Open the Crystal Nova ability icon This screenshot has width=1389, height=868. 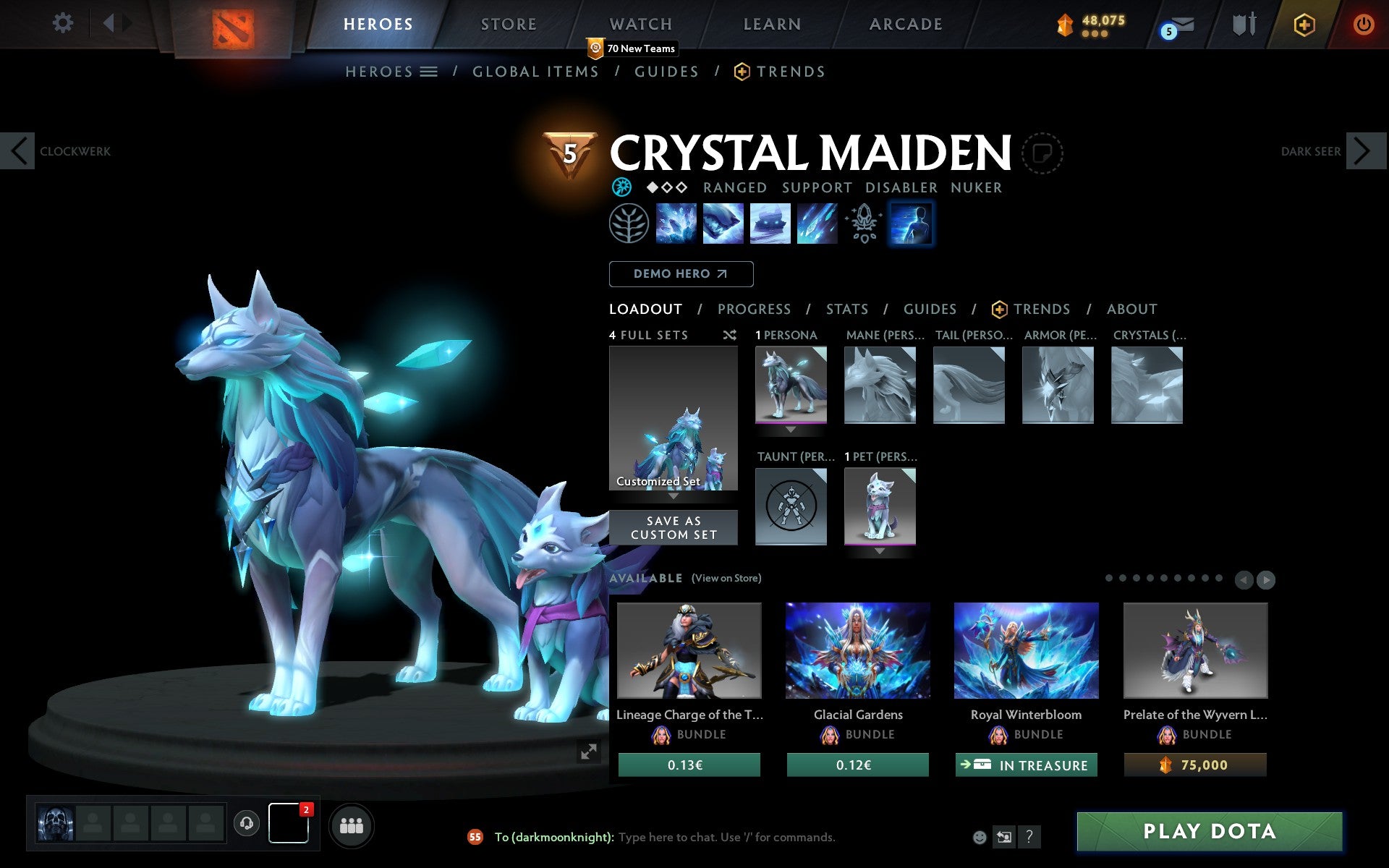(677, 223)
